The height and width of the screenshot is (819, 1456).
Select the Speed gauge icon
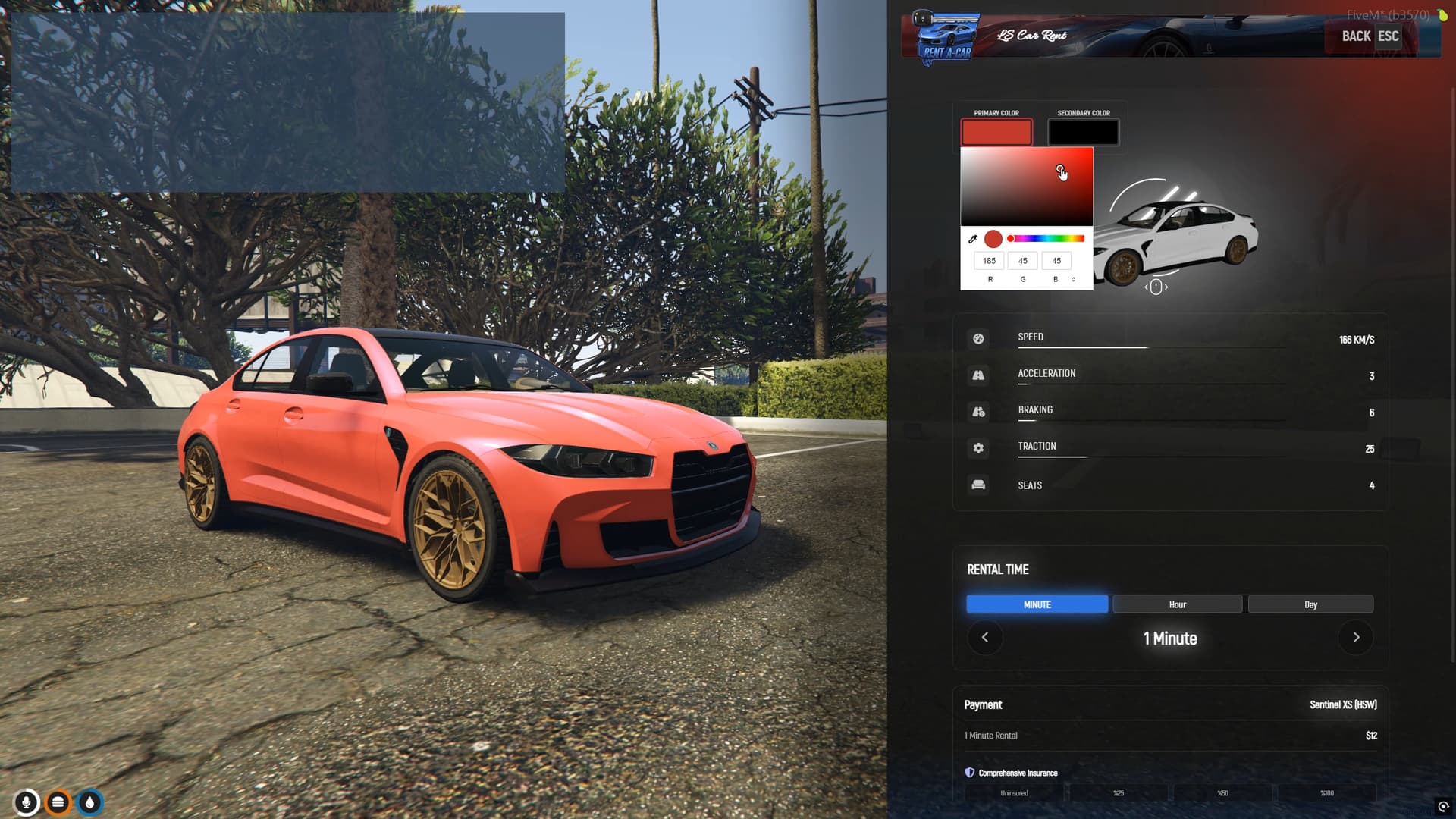[978, 339]
